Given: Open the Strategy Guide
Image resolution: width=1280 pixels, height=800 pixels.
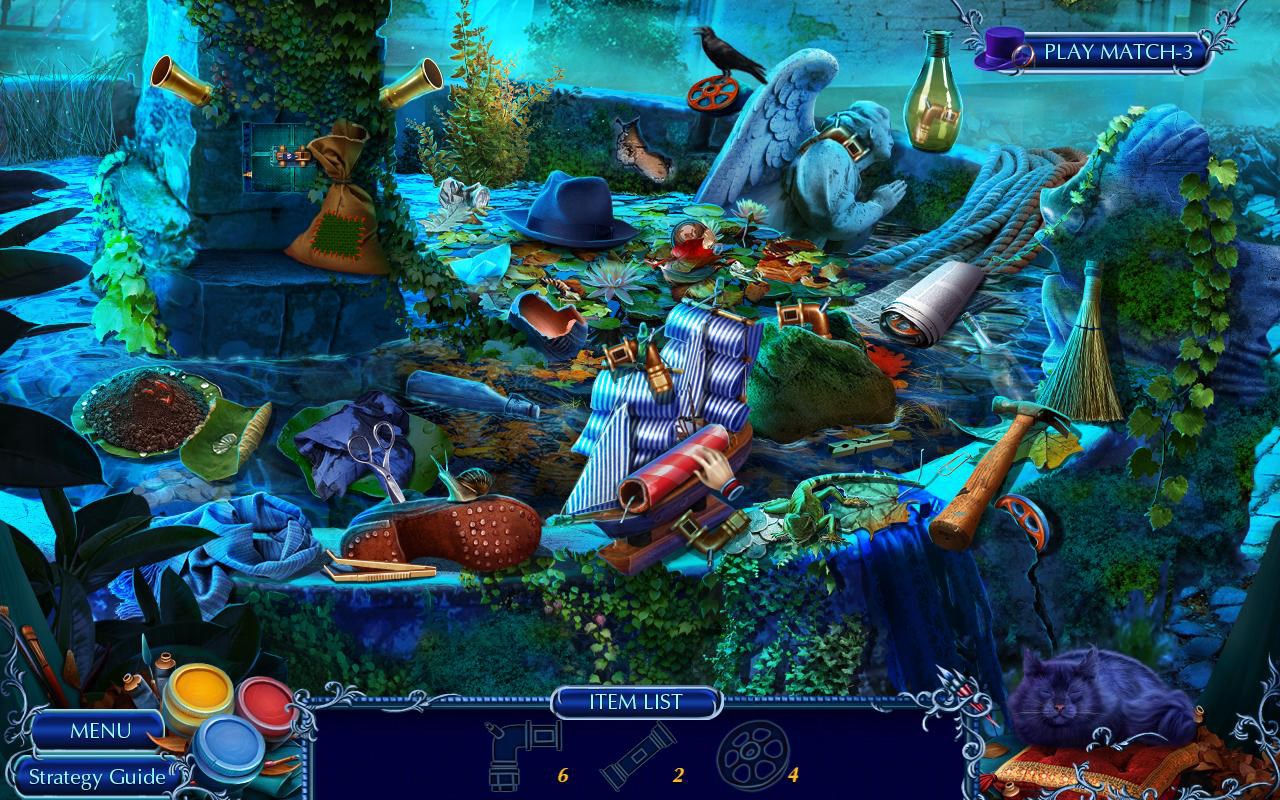Looking at the screenshot, I should [98, 776].
